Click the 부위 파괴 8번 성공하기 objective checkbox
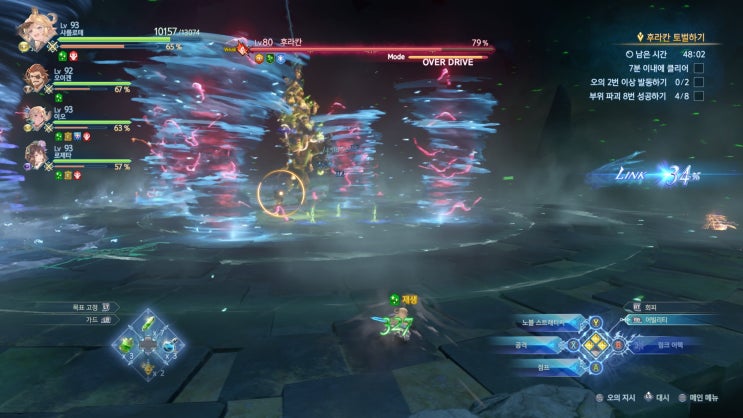 699,96
